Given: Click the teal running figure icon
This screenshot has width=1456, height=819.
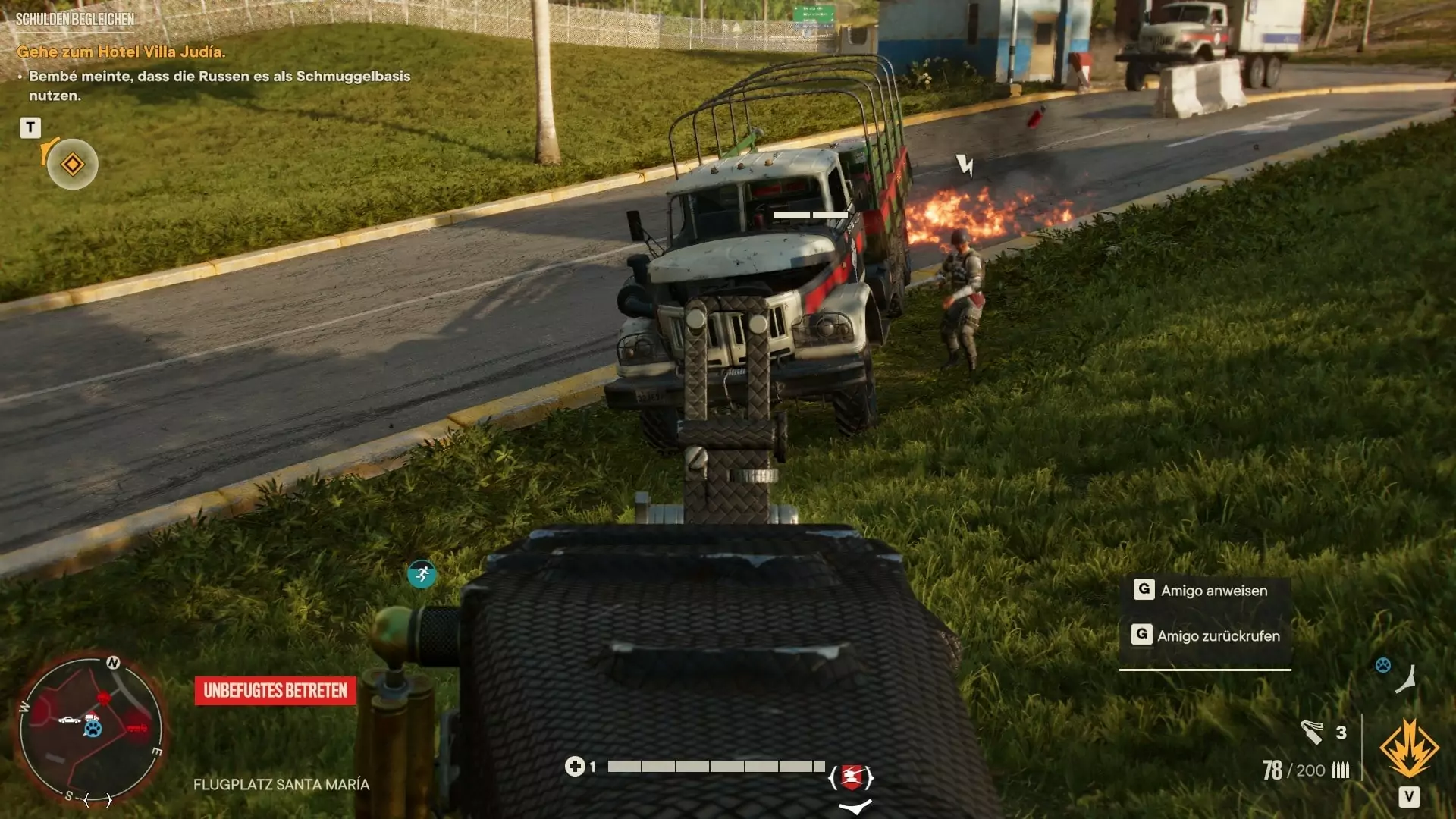Looking at the screenshot, I should click(422, 574).
